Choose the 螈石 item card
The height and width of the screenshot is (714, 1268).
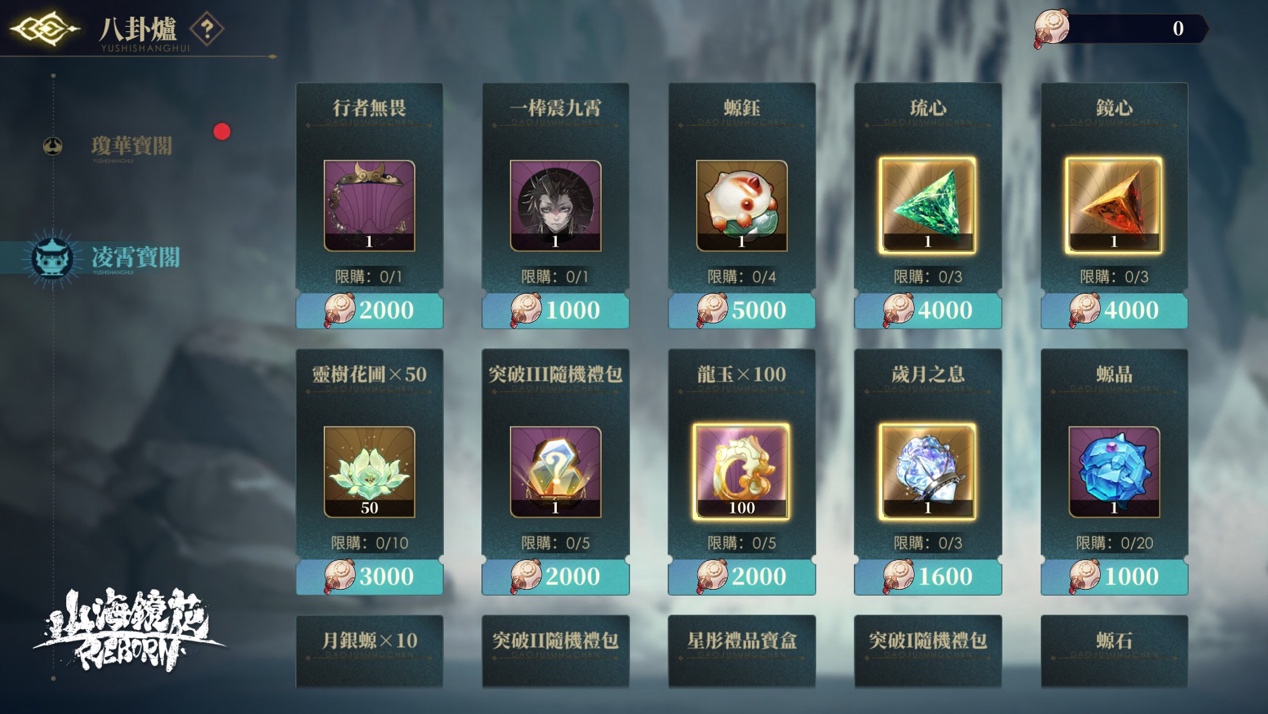(1114, 650)
